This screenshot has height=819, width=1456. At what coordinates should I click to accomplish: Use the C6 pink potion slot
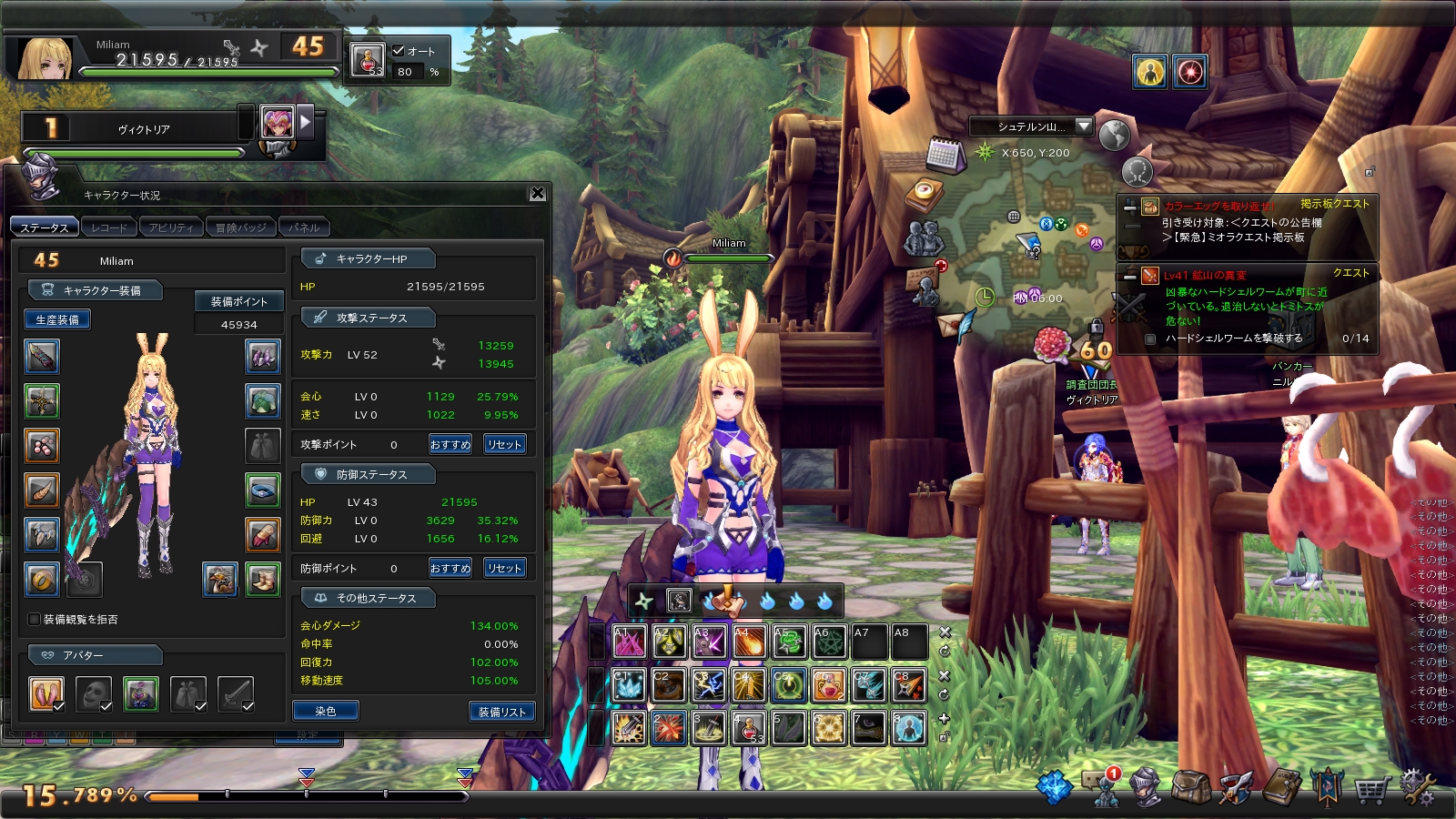coord(828,685)
